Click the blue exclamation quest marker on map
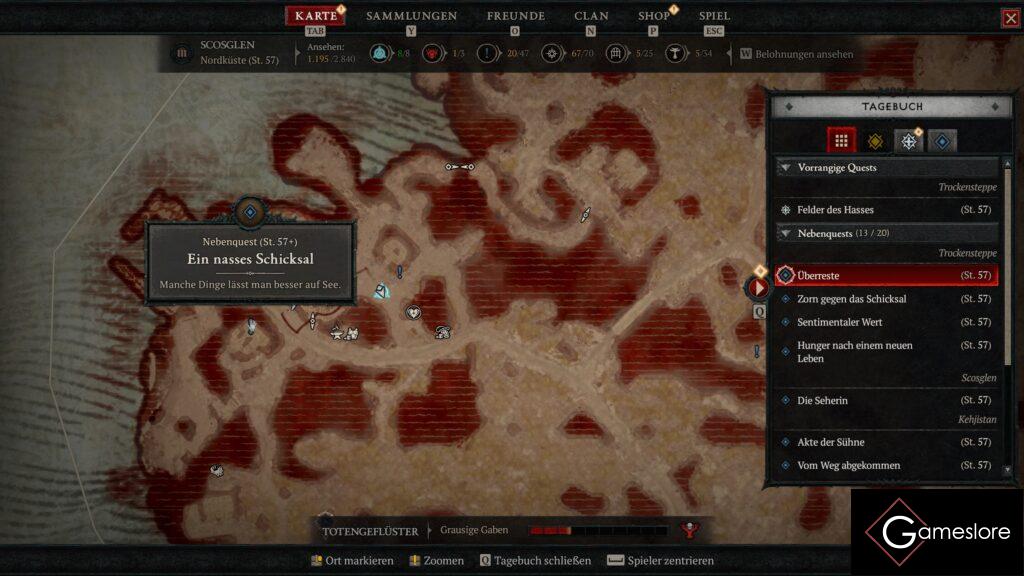This screenshot has width=1024, height=576. pyautogui.click(x=399, y=271)
